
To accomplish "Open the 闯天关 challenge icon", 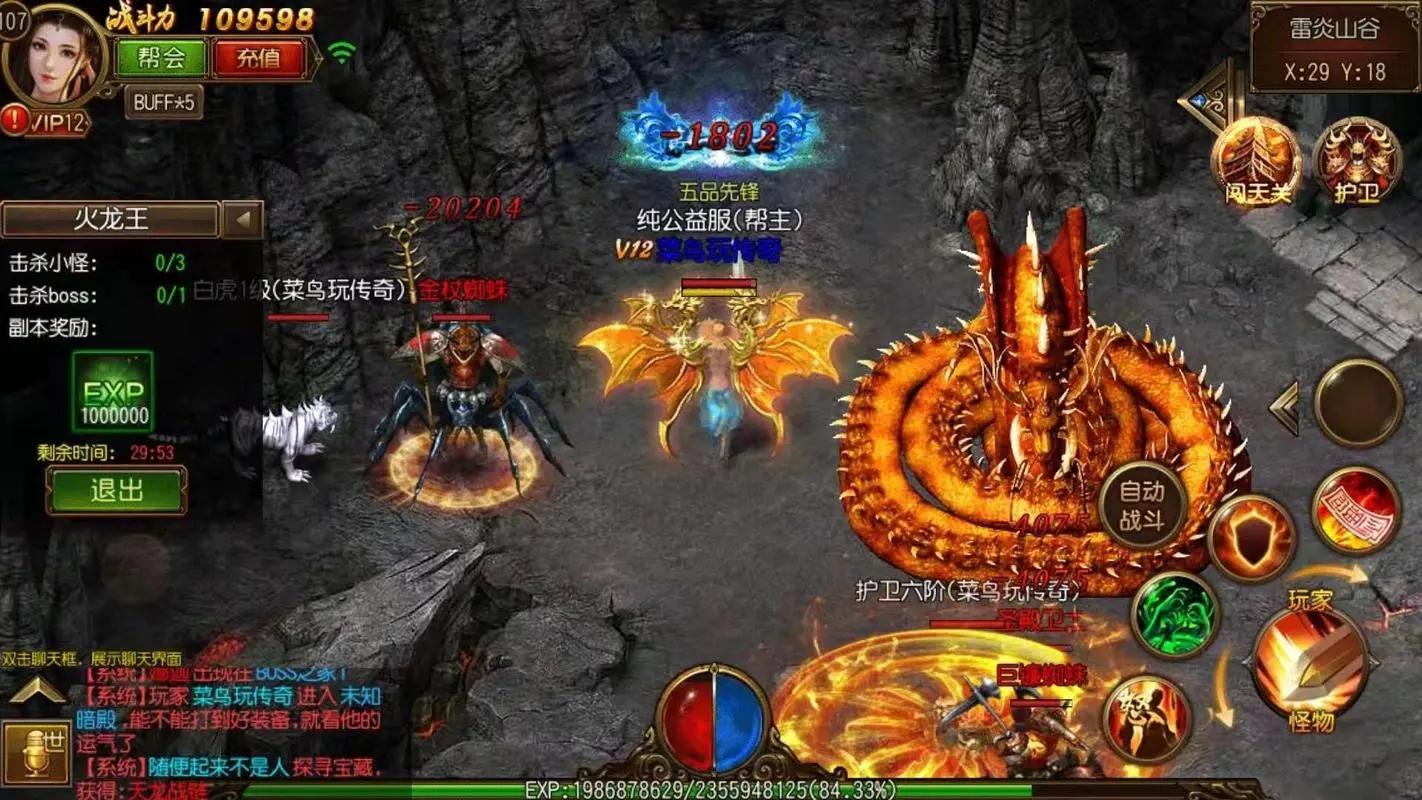I will [x=1256, y=162].
